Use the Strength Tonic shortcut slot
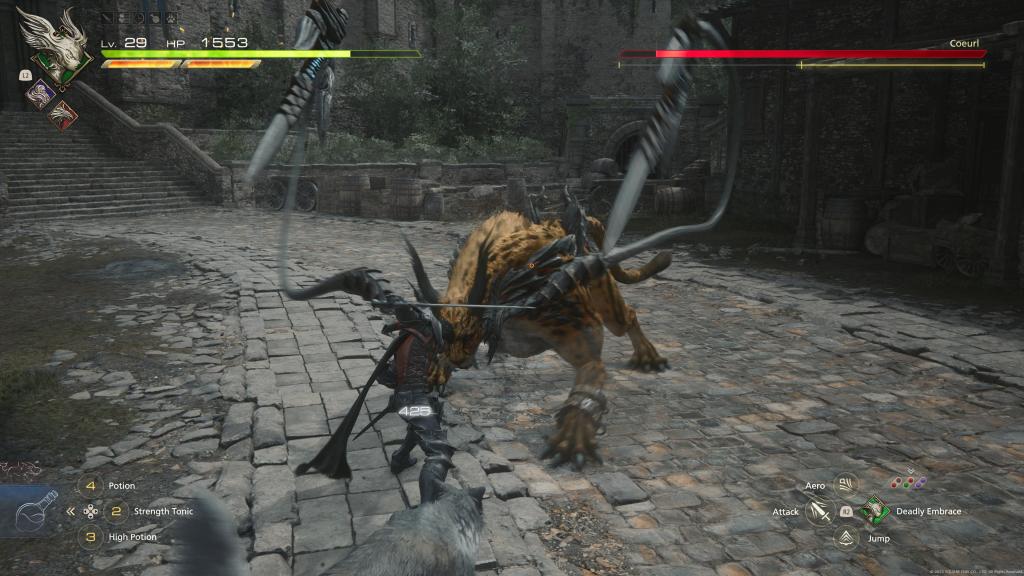This screenshot has height=576, width=1024. 118,511
